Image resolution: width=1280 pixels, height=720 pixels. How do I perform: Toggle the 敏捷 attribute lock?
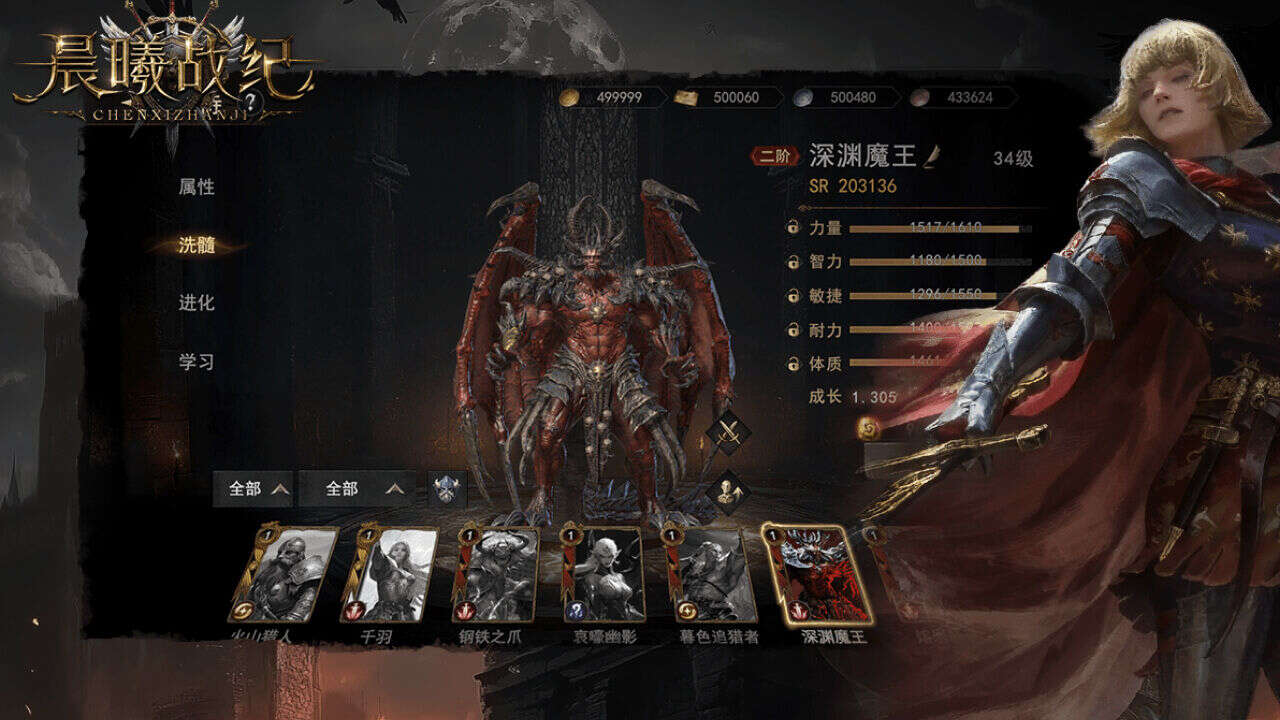coord(793,296)
